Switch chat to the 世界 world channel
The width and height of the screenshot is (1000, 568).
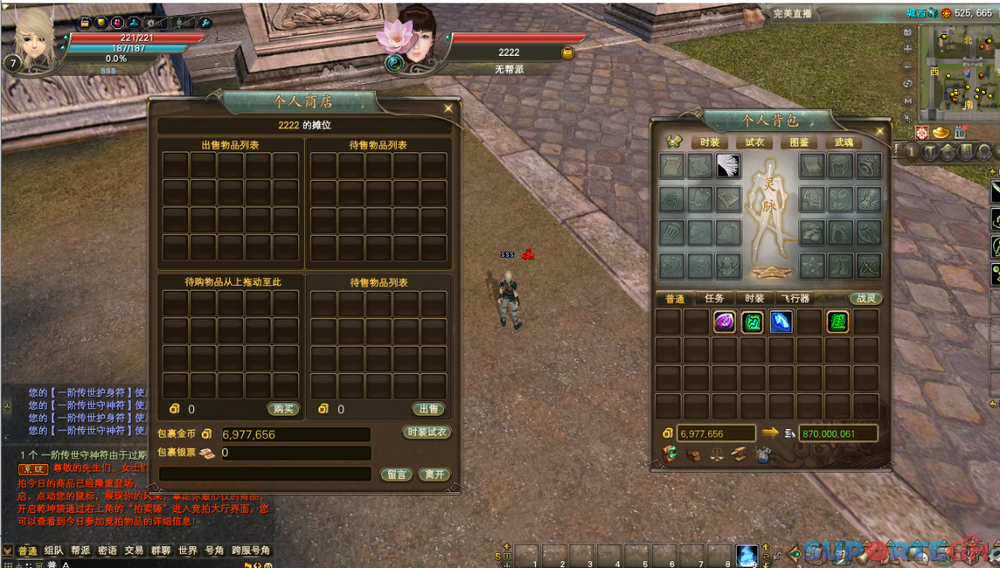187,551
